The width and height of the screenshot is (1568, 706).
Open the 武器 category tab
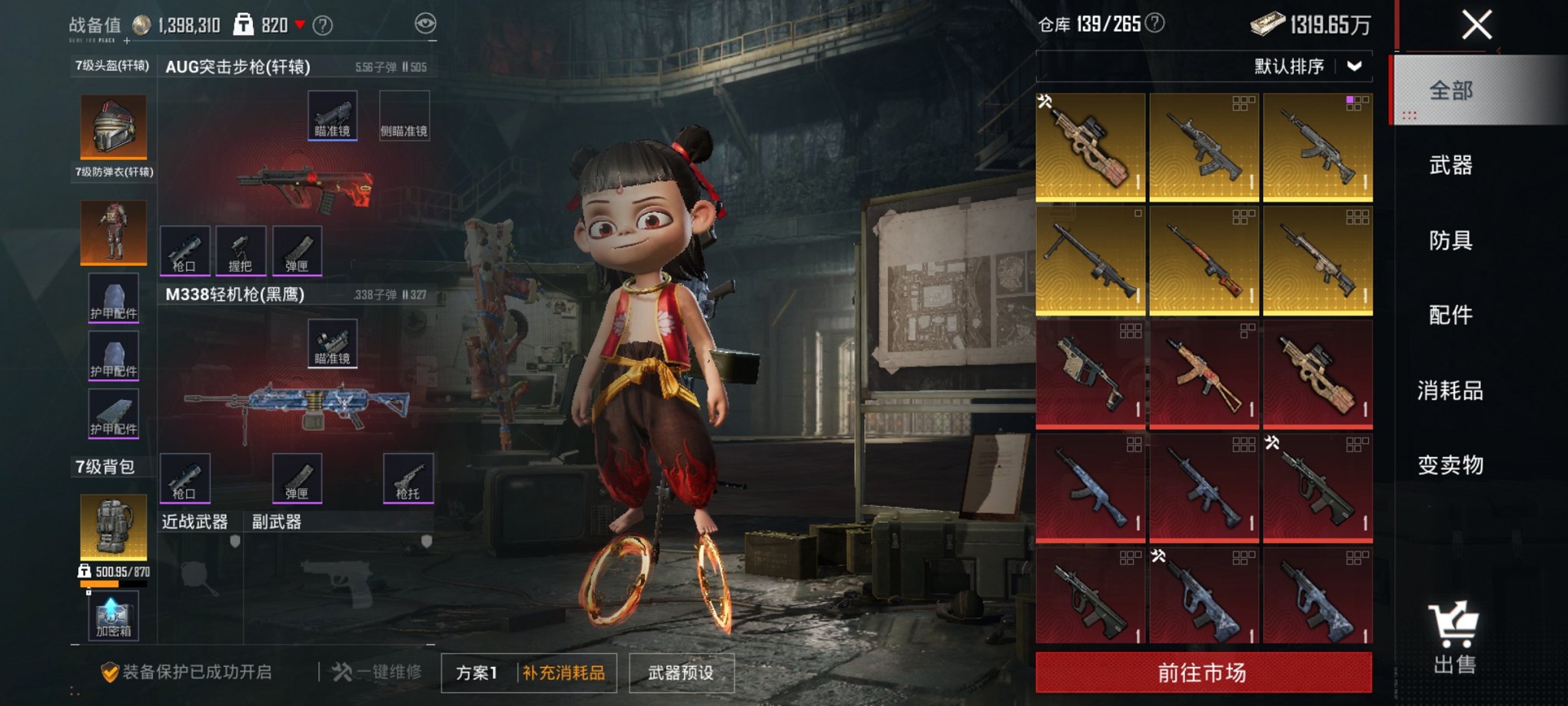point(1450,165)
